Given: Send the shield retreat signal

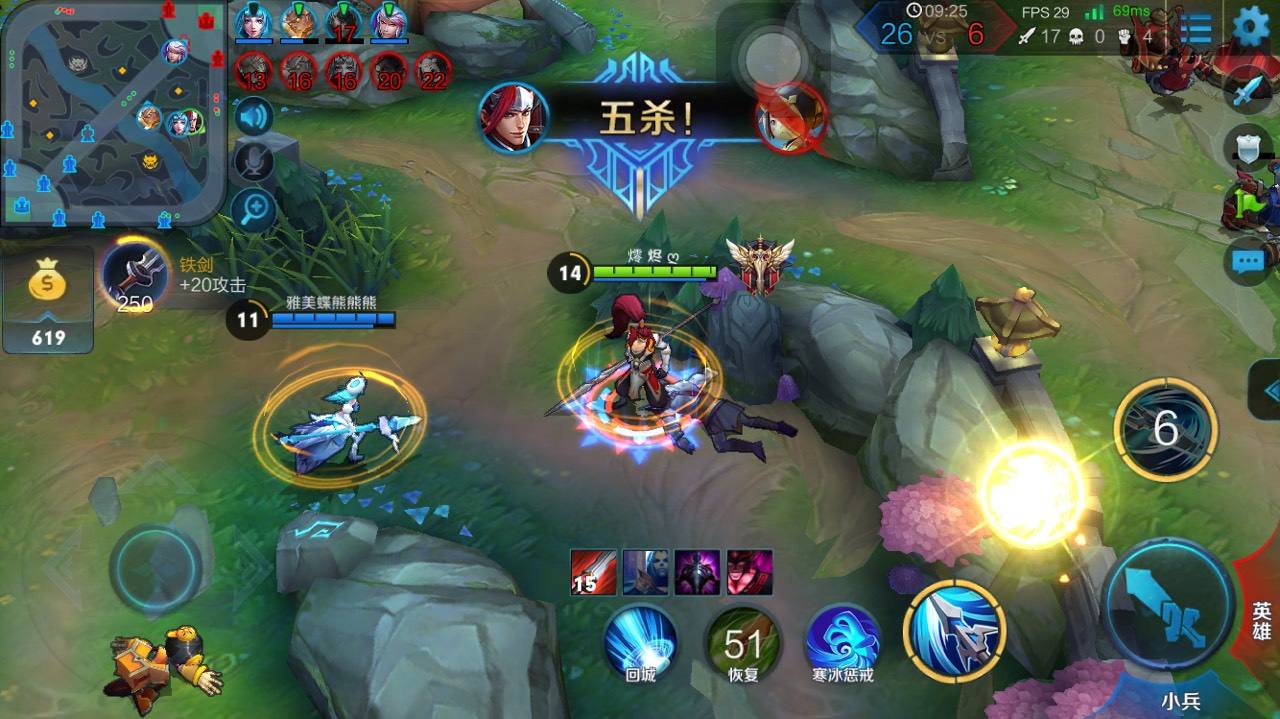Looking at the screenshot, I should coord(1248,149).
